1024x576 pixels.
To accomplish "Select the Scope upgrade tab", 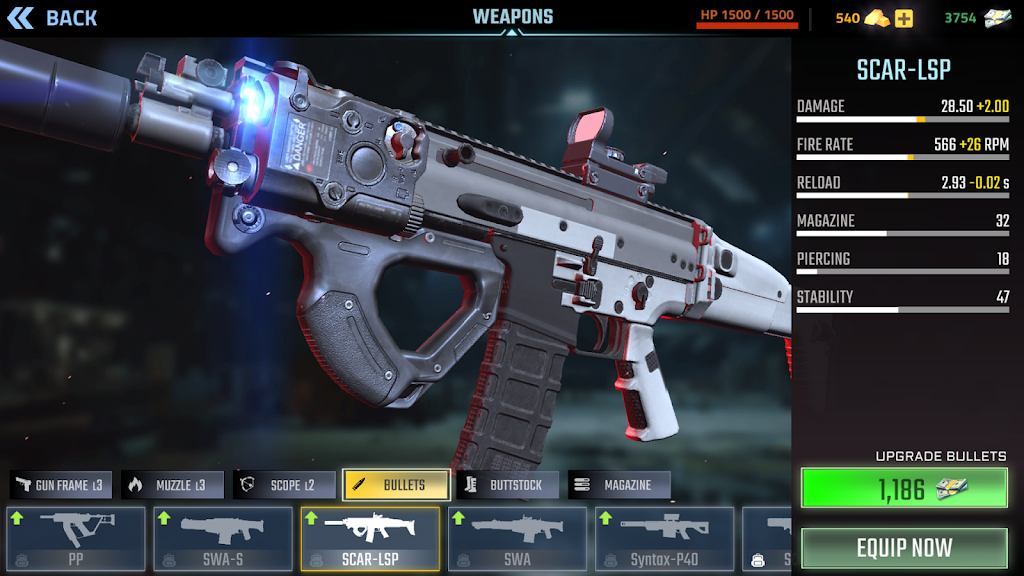I will [284, 485].
